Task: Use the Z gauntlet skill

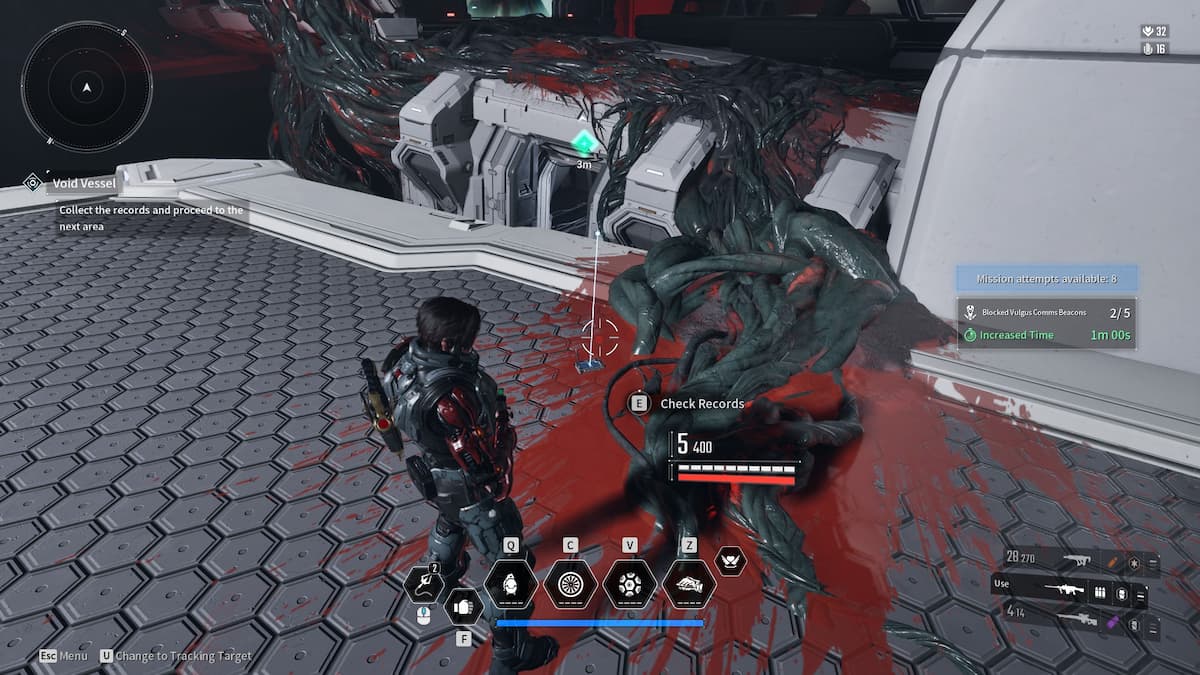Action: (x=688, y=583)
